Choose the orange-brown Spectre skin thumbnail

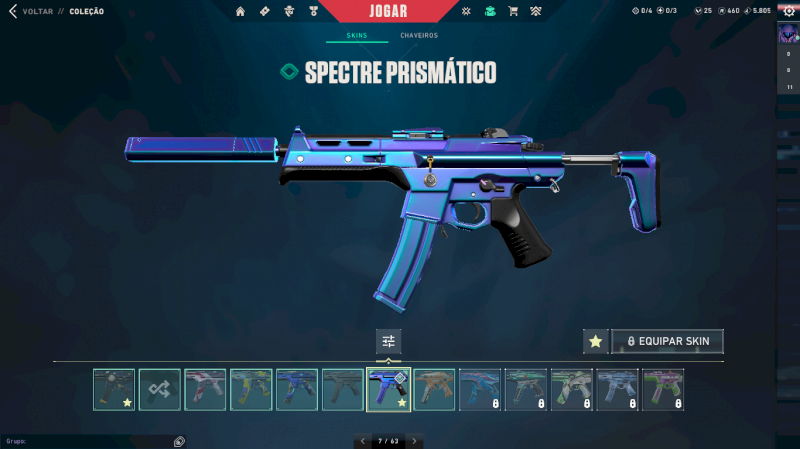[435, 390]
